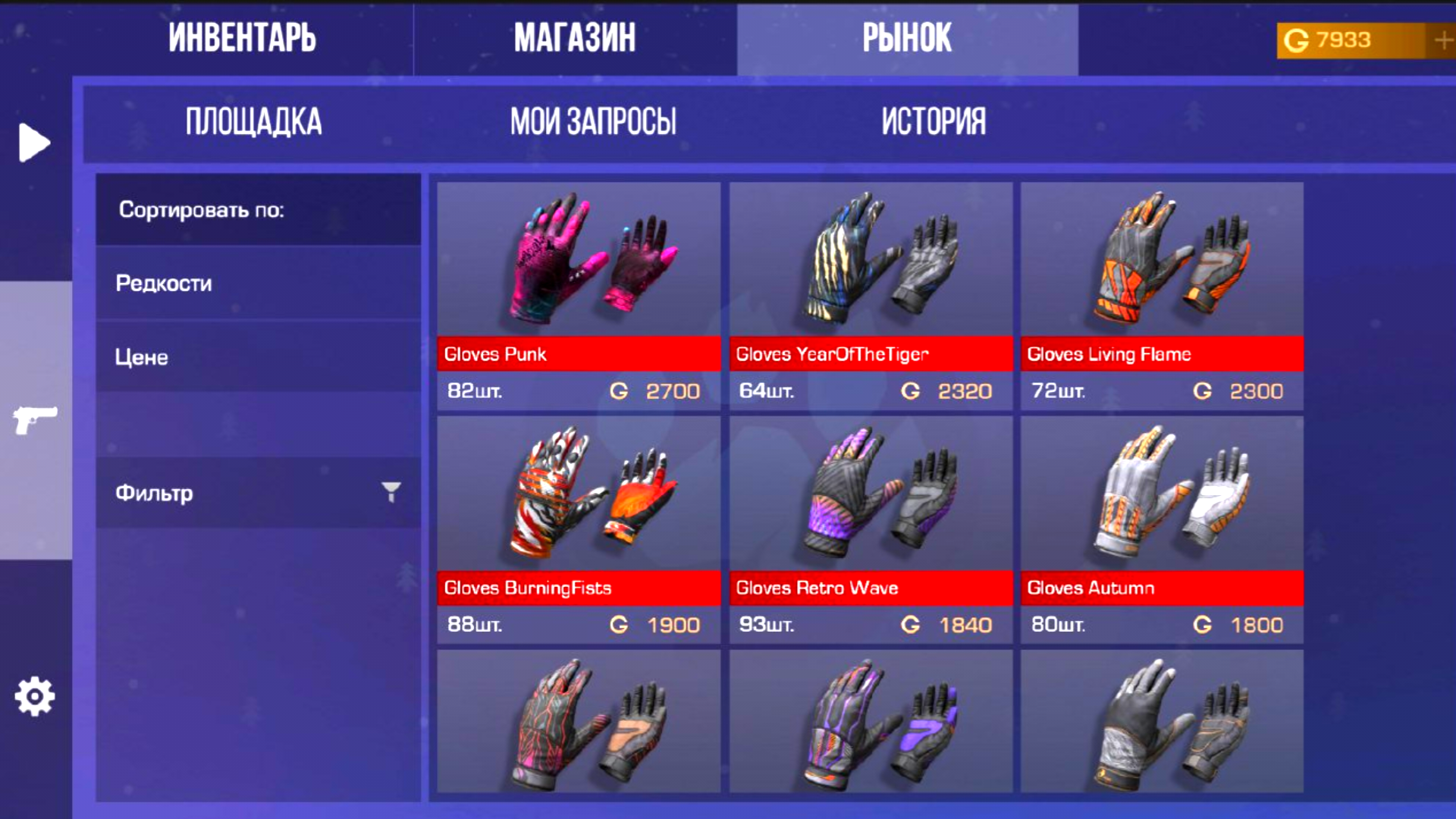1456x819 pixels.
Task: Click the play arrow icon in sidebar
Action: pyautogui.click(x=33, y=142)
